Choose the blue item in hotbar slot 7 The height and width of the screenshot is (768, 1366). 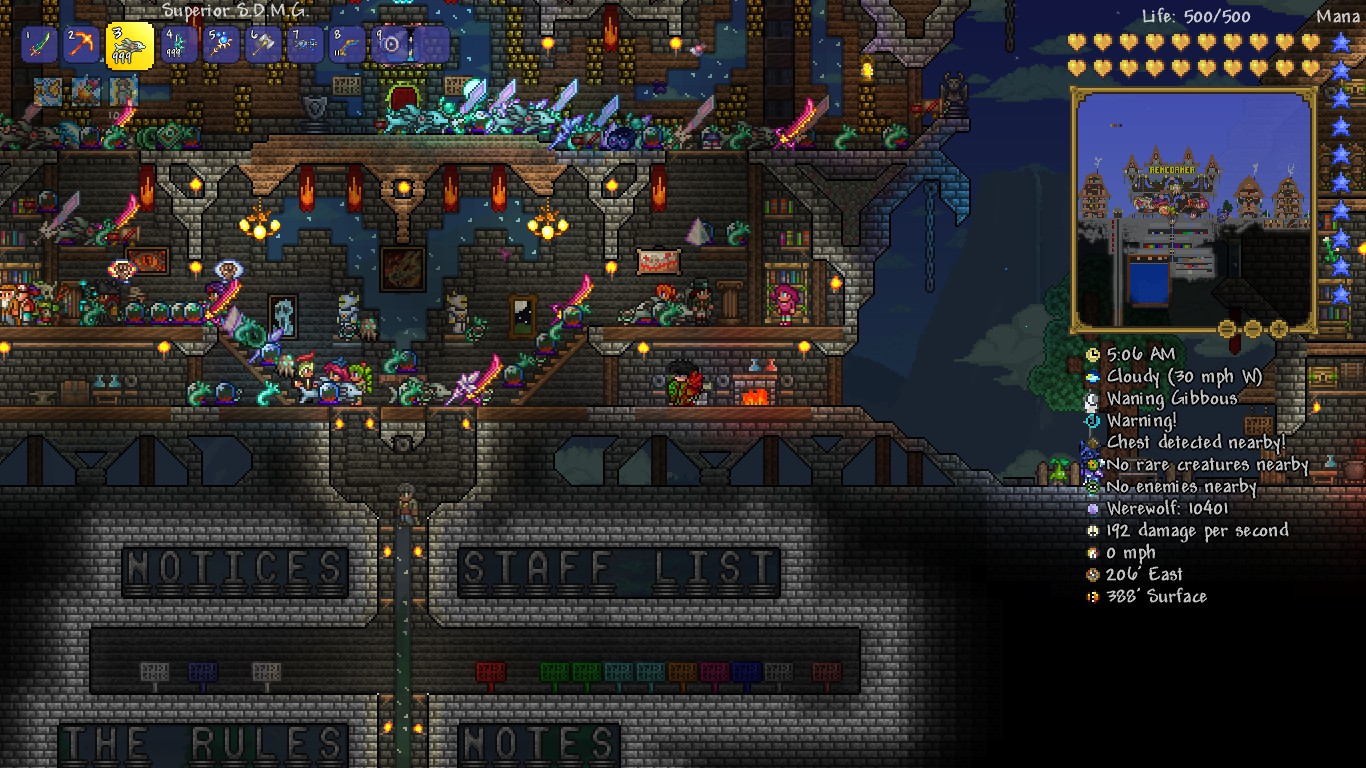(306, 45)
